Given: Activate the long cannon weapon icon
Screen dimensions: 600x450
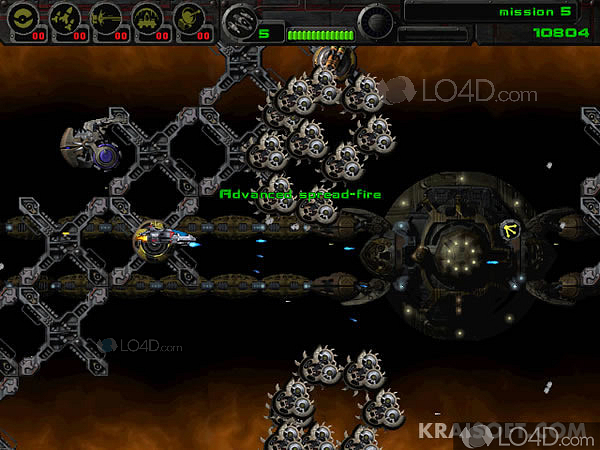Looking at the screenshot, I should pyautogui.click(x=106, y=17).
